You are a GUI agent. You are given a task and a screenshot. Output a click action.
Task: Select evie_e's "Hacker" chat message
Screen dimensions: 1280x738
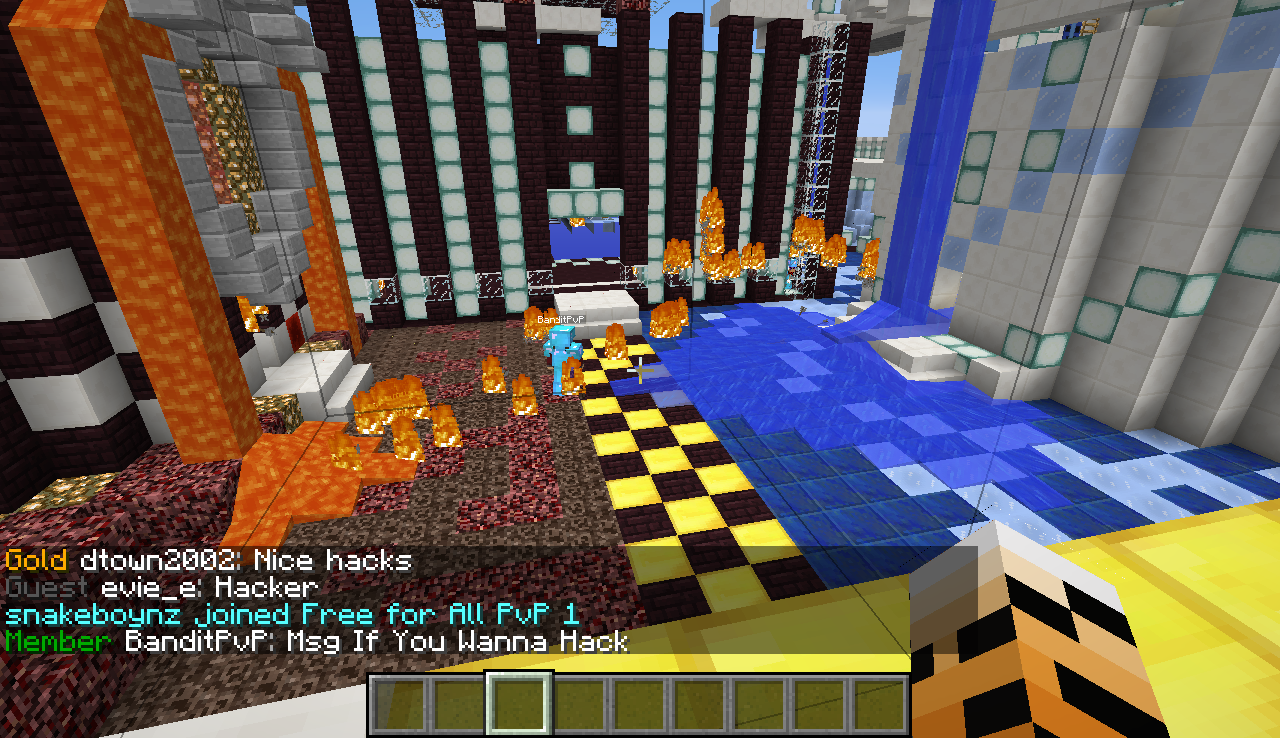pos(161,588)
